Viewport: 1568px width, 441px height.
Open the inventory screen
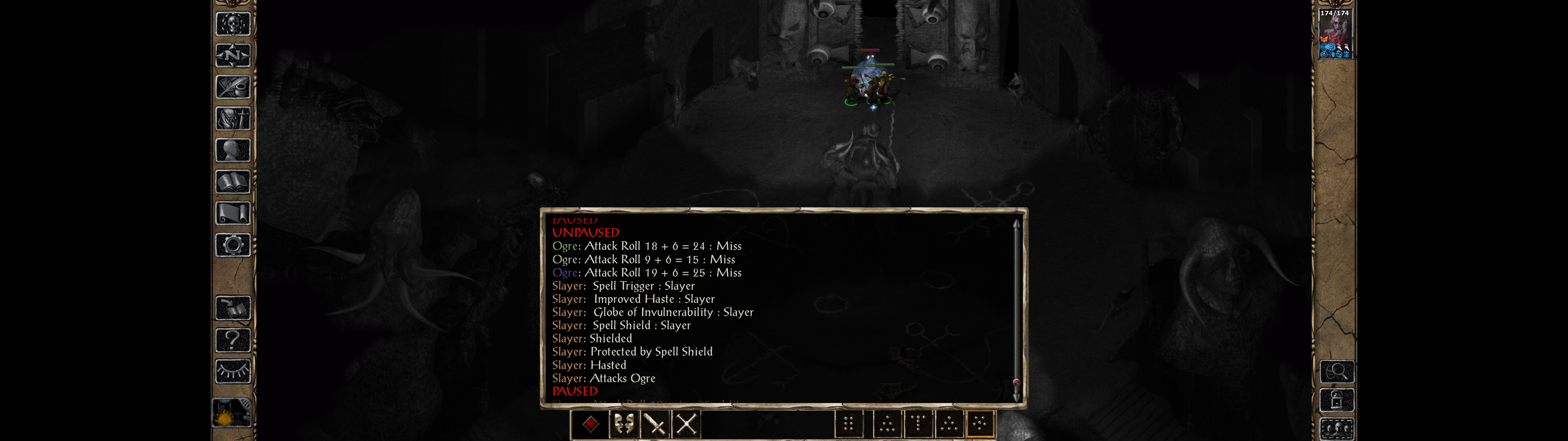pyautogui.click(x=233, y=118)
